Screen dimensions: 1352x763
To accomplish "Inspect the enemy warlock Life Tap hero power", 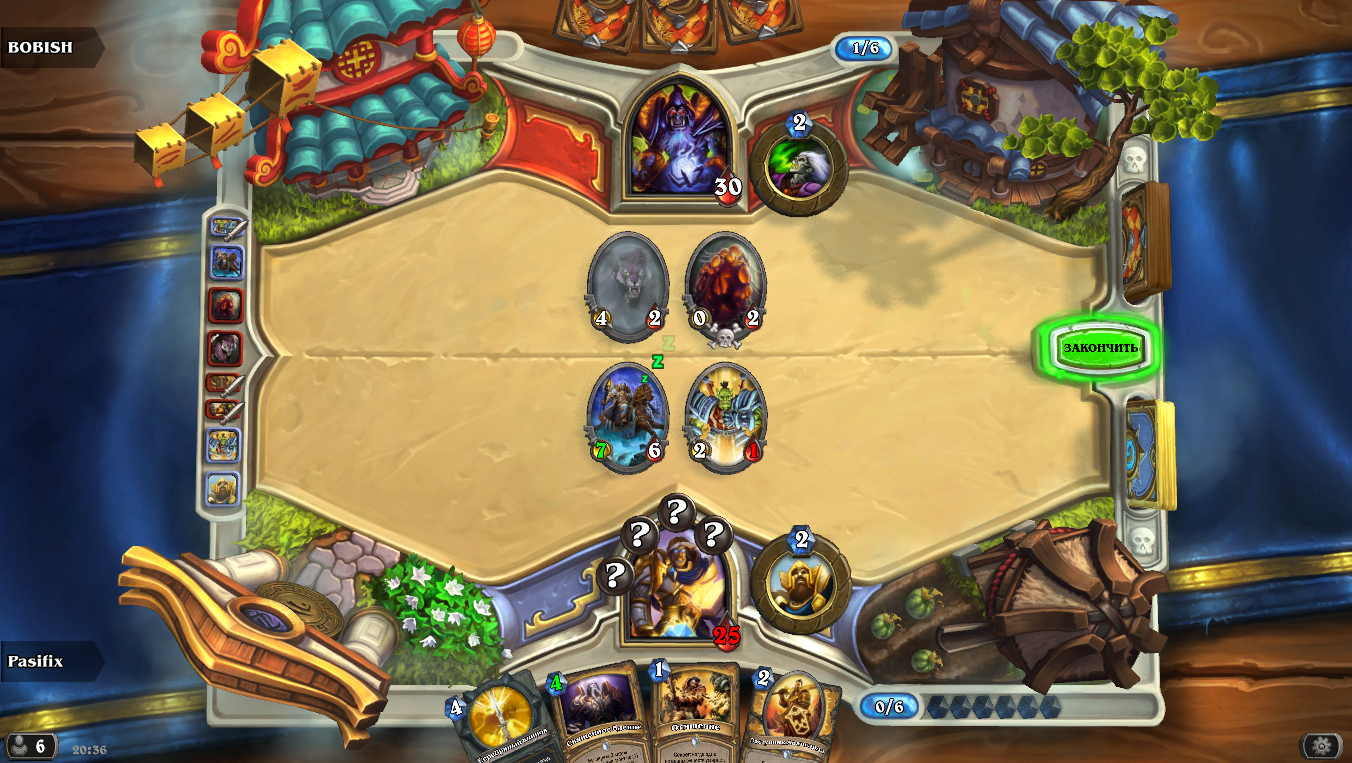I will (798, 168).
